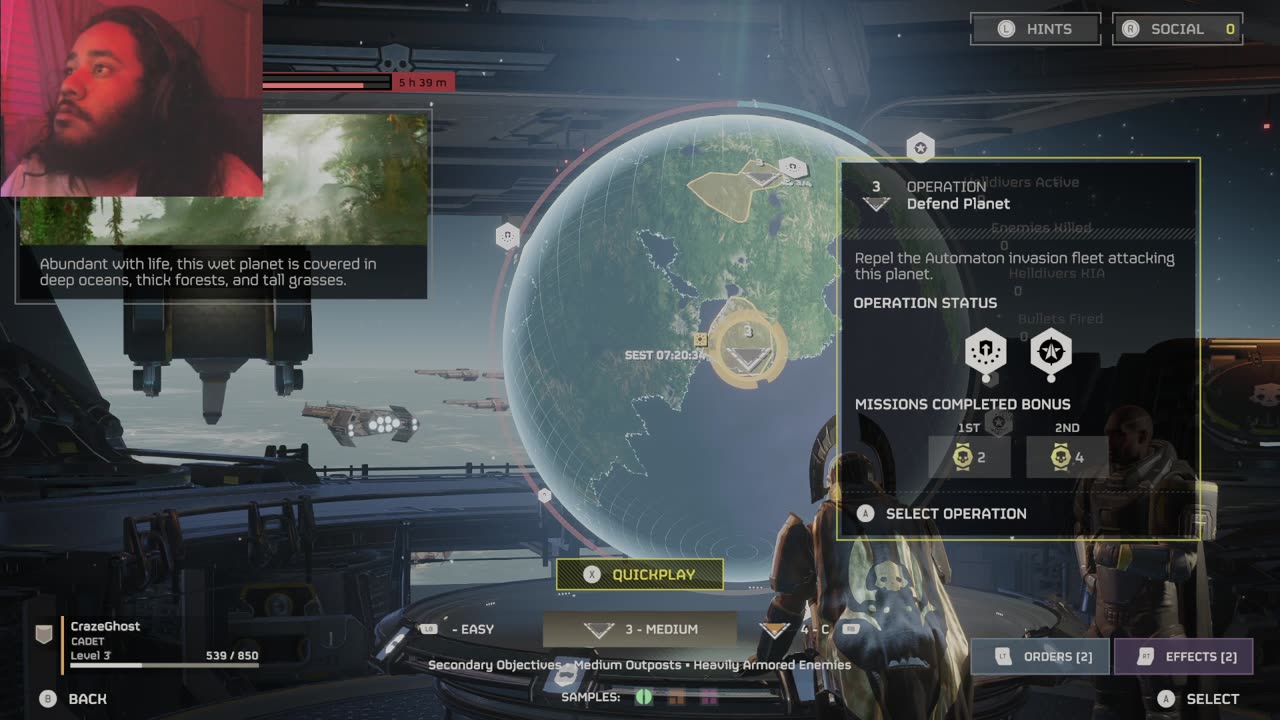Image resolution: width=1280 pixels, height=720 pixels.
Task: Click the 2nd missions completed bonus medal box
Action: 1067,457
